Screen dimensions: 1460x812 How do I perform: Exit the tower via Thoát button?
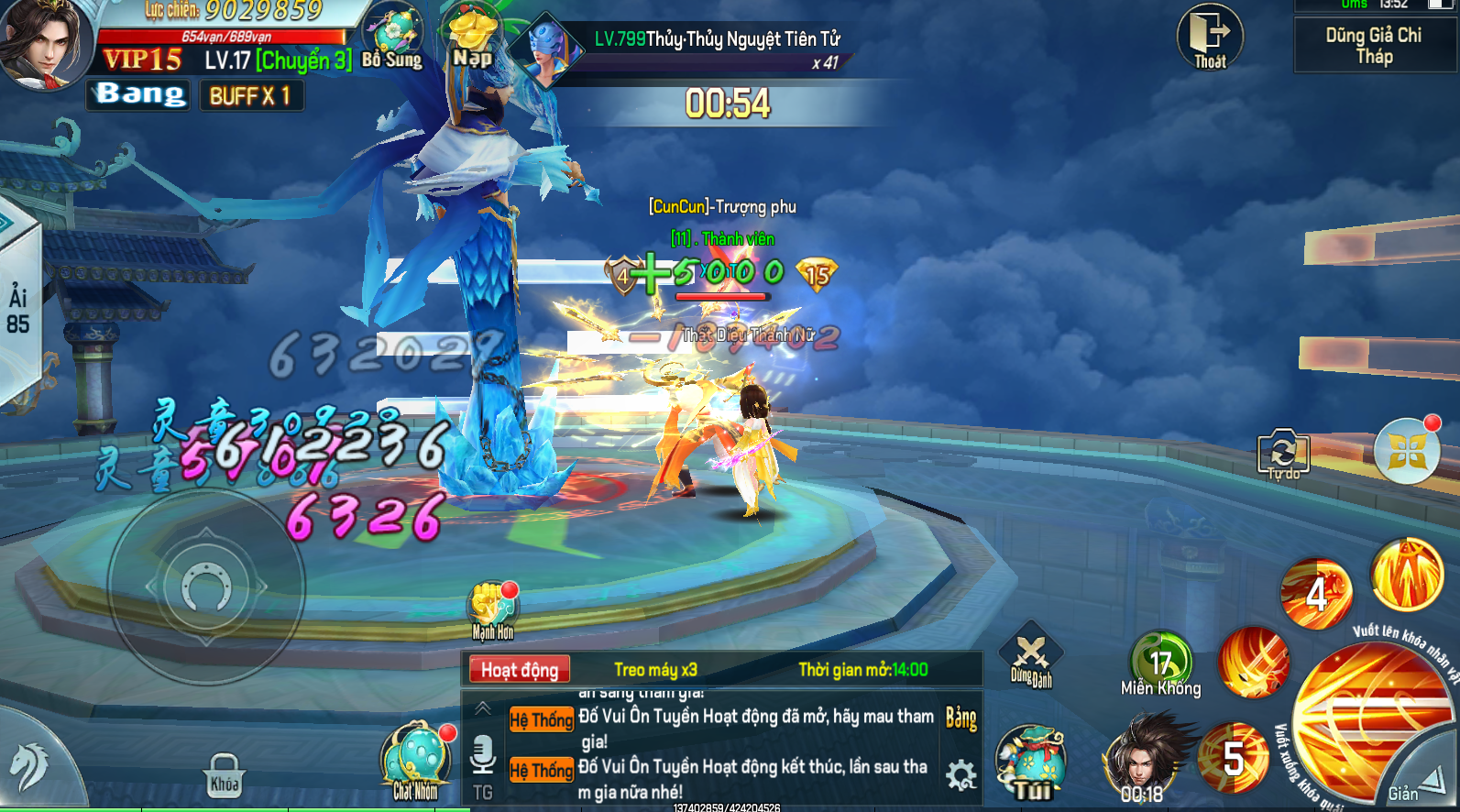pos(1210,37)
